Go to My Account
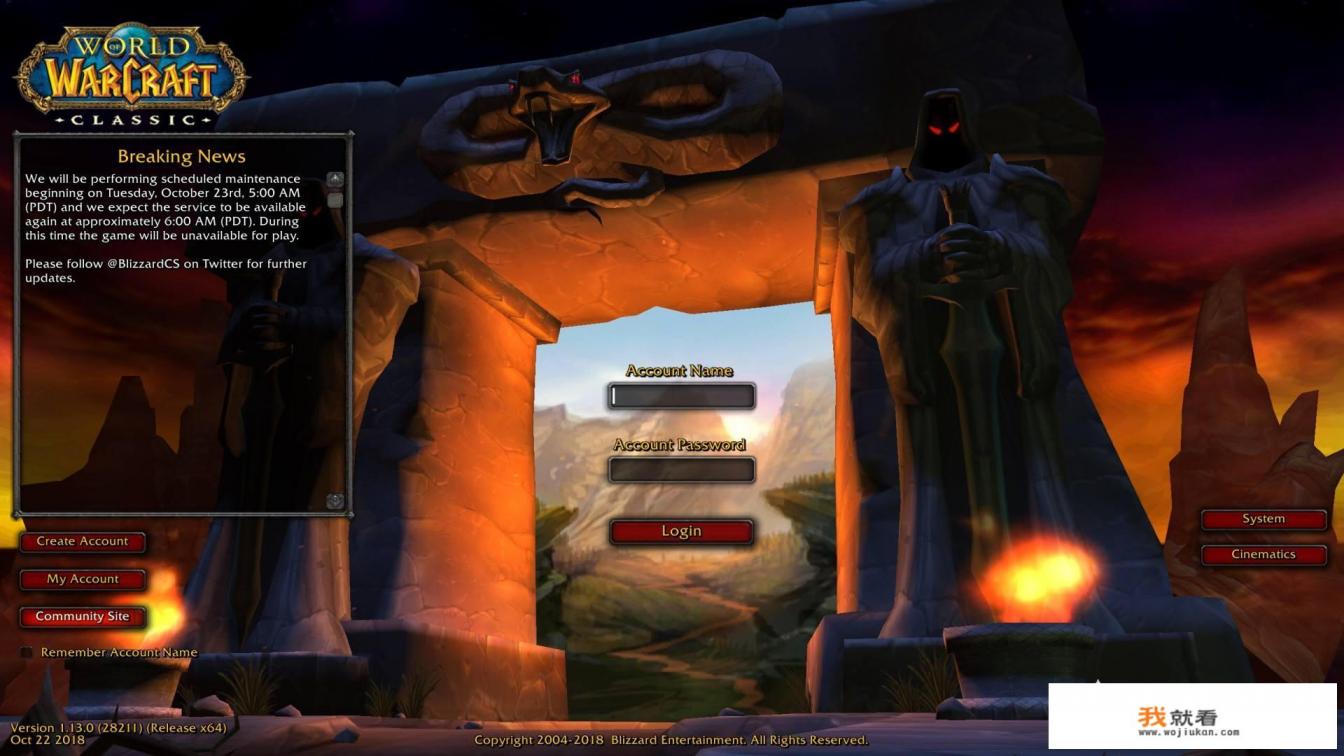This screenshot has width=1344, height=756. [x=83, y=579]
